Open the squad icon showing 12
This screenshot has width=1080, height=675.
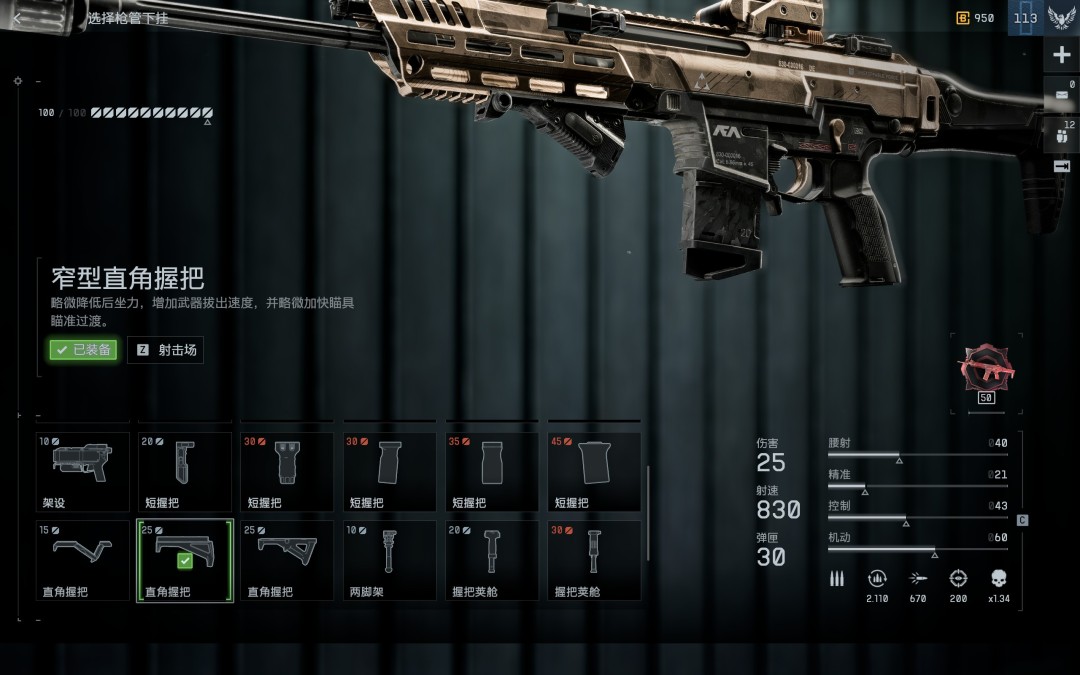[x=1061, y=133]
